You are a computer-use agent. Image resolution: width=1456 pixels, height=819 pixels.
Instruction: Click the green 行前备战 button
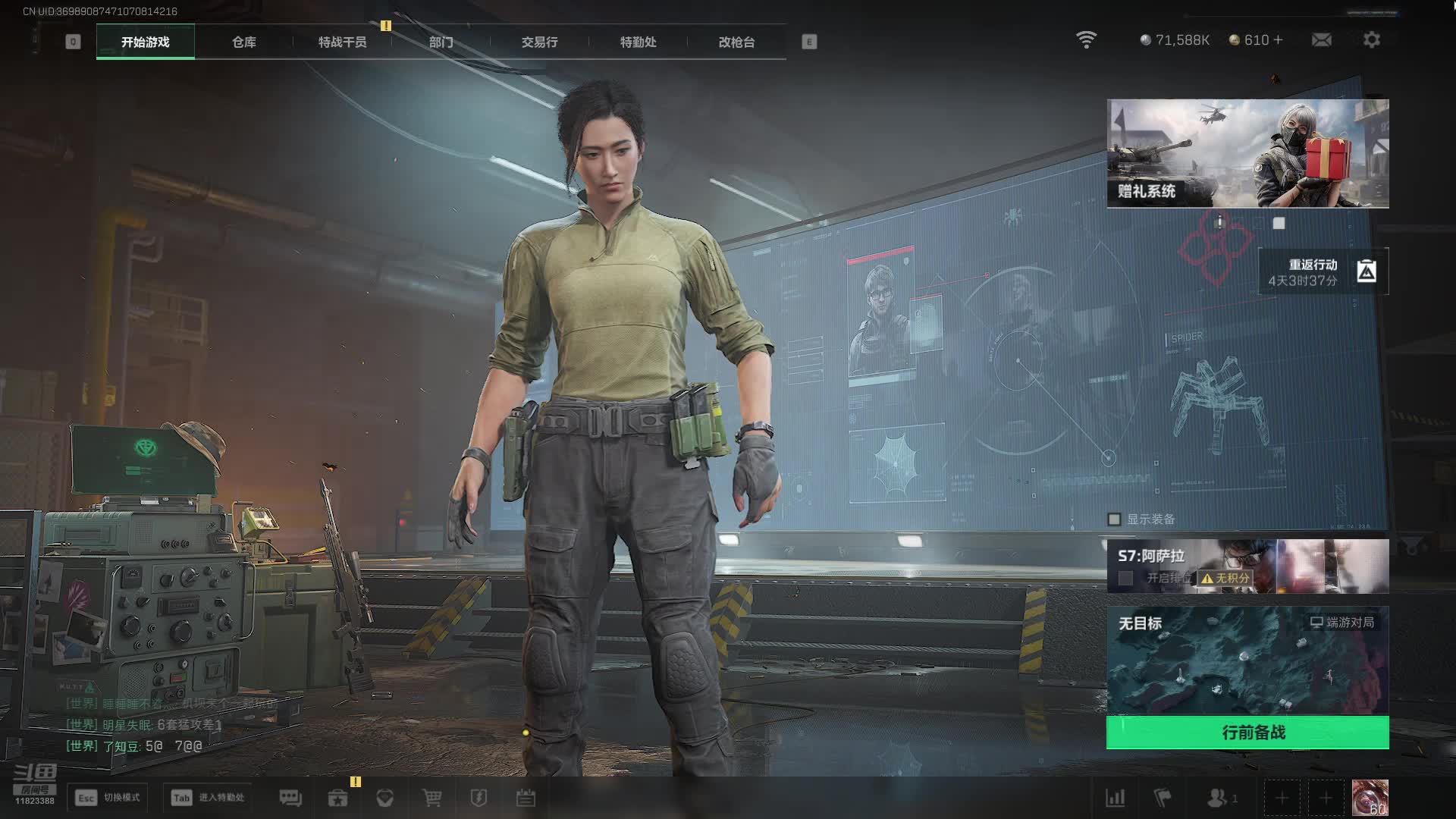[x=1247, y=733]
